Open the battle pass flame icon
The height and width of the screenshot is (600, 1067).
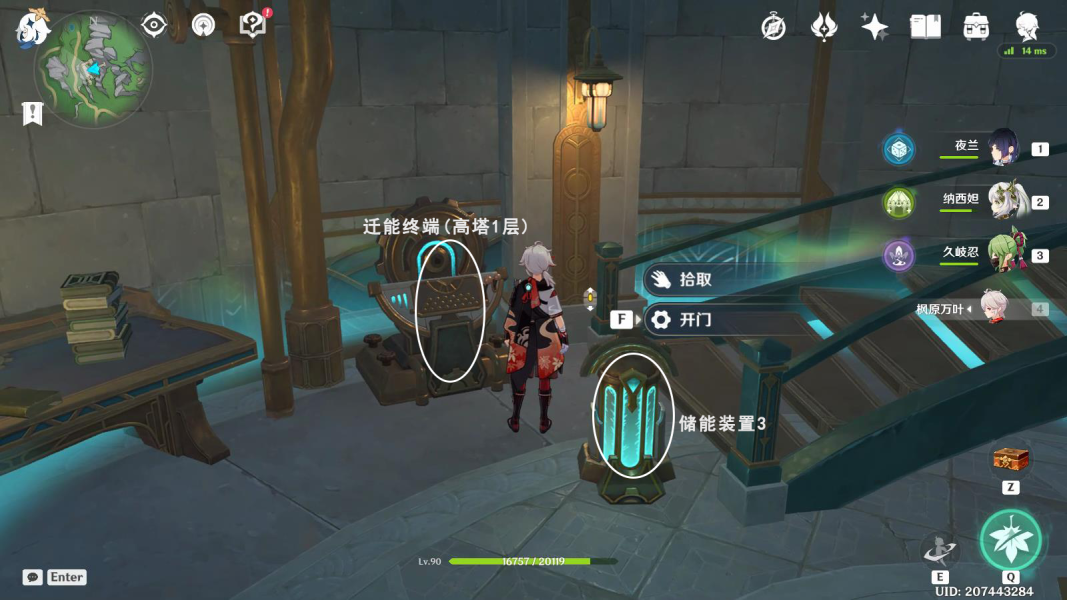coord(823,27)
